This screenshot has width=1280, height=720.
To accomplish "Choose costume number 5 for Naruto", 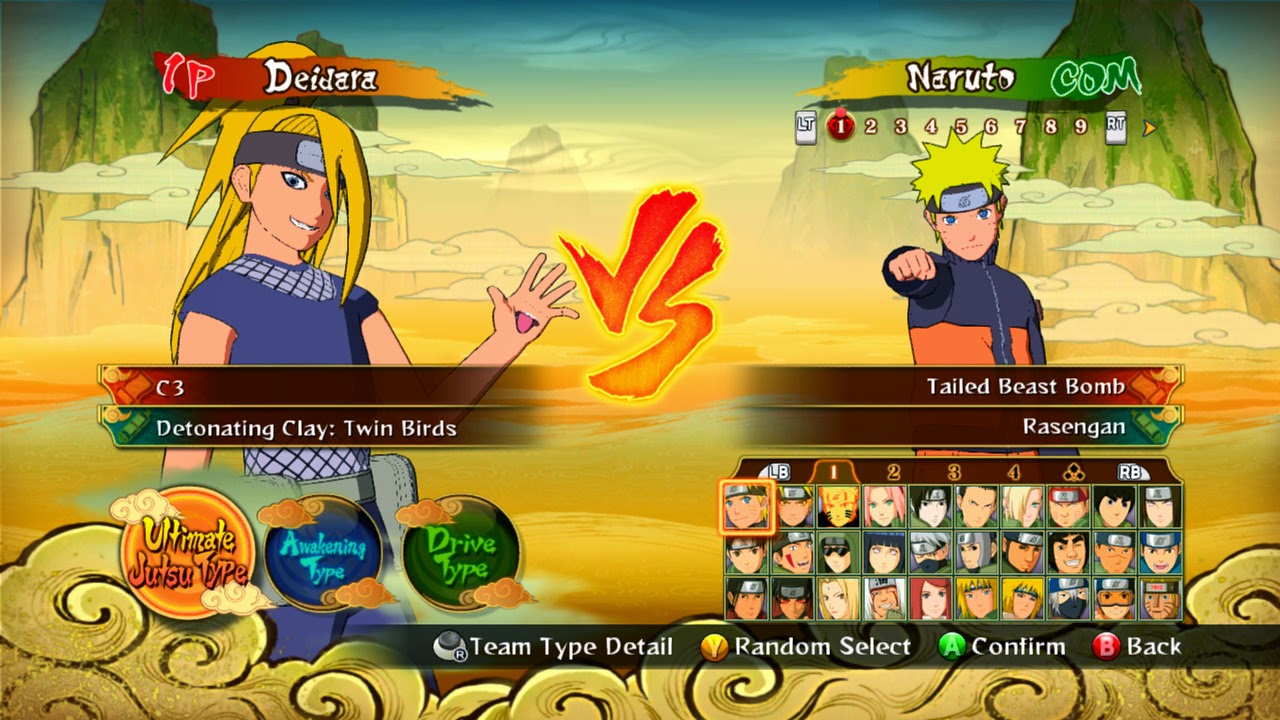I will 961,127.
